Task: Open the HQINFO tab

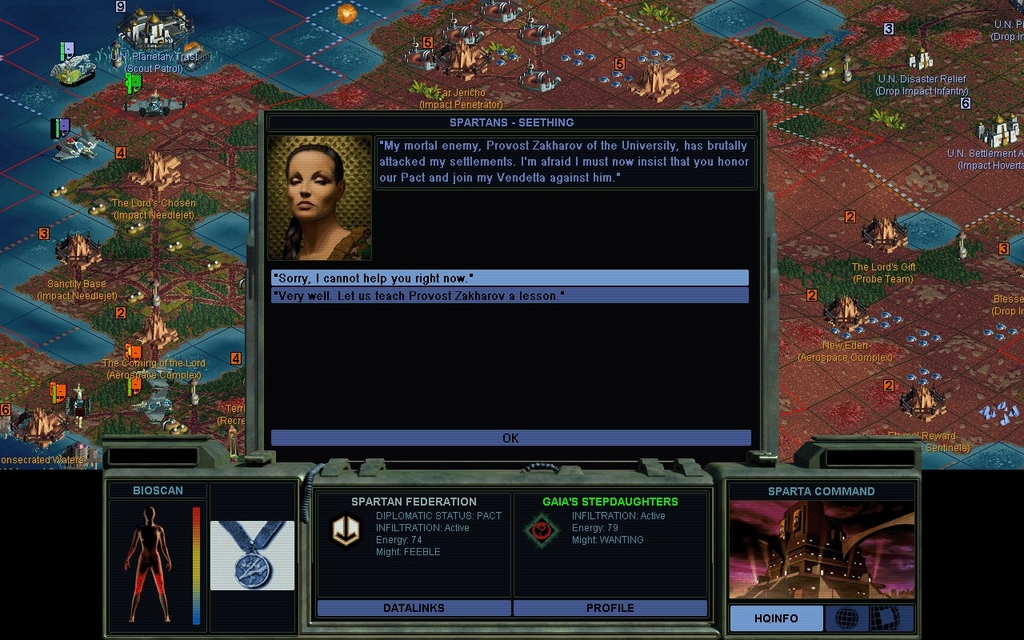Action: (776, 619)
